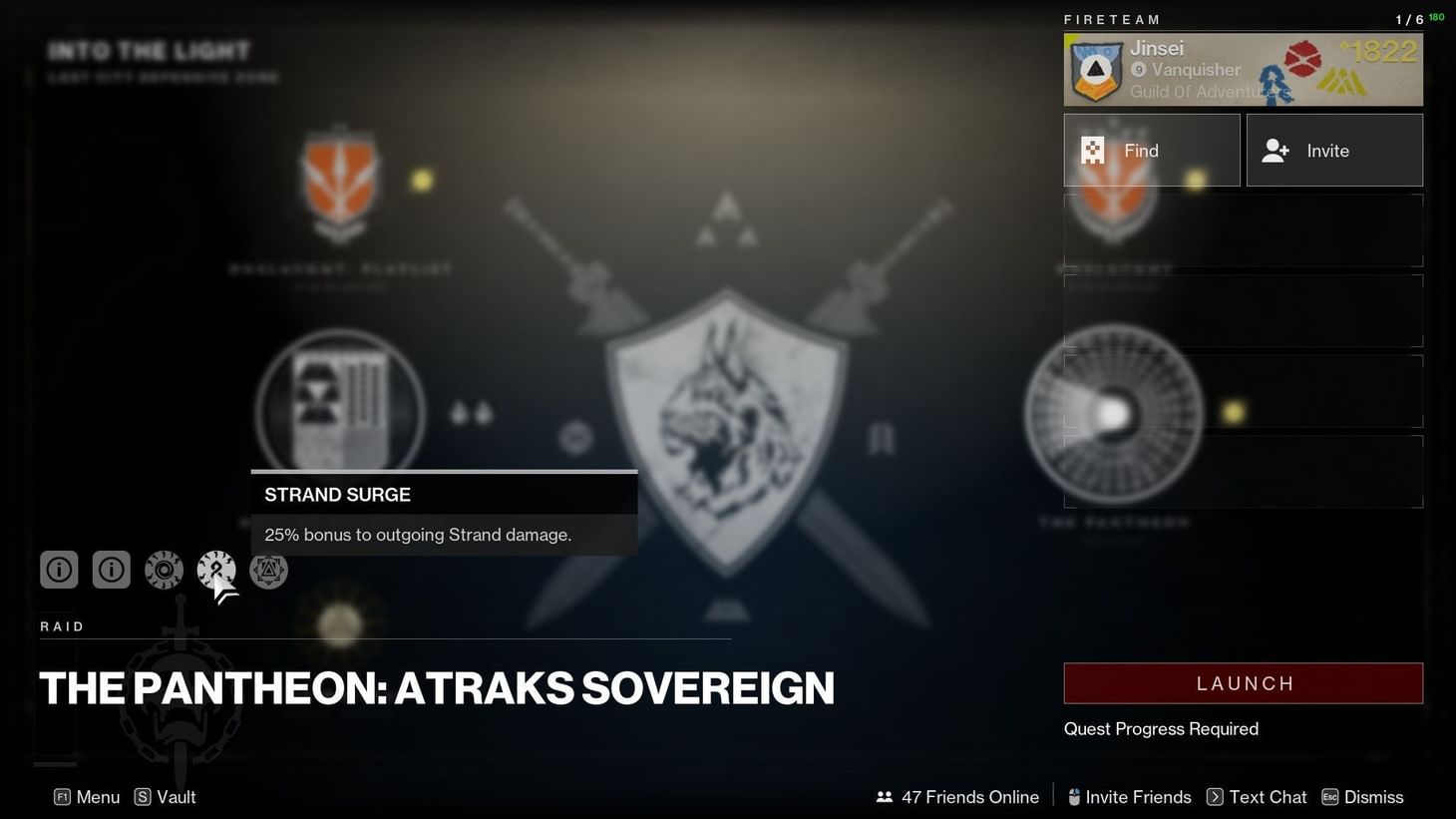Select The Pantheon activity node dial

click(x=1115, y=414)
